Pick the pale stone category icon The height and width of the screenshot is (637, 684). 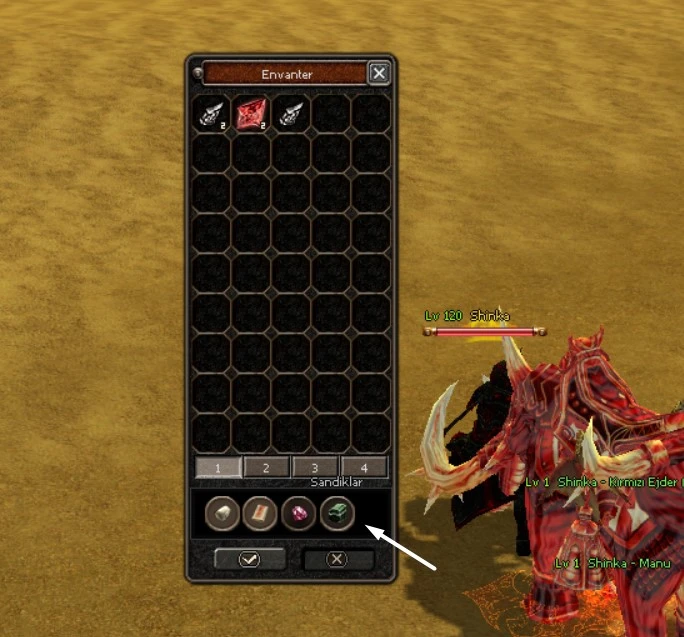[x=222, y=514]
